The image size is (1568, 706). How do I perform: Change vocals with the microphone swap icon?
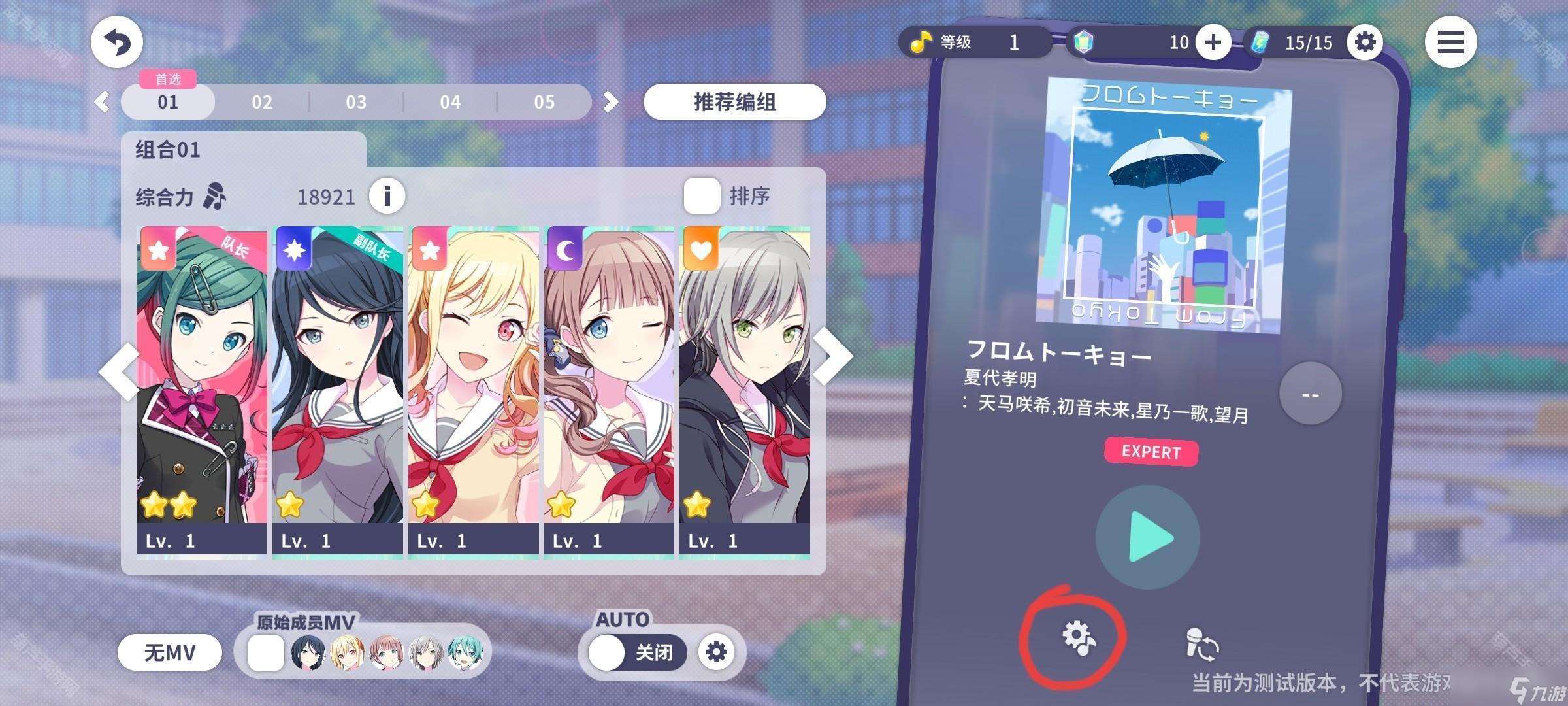pos(1202,644)
